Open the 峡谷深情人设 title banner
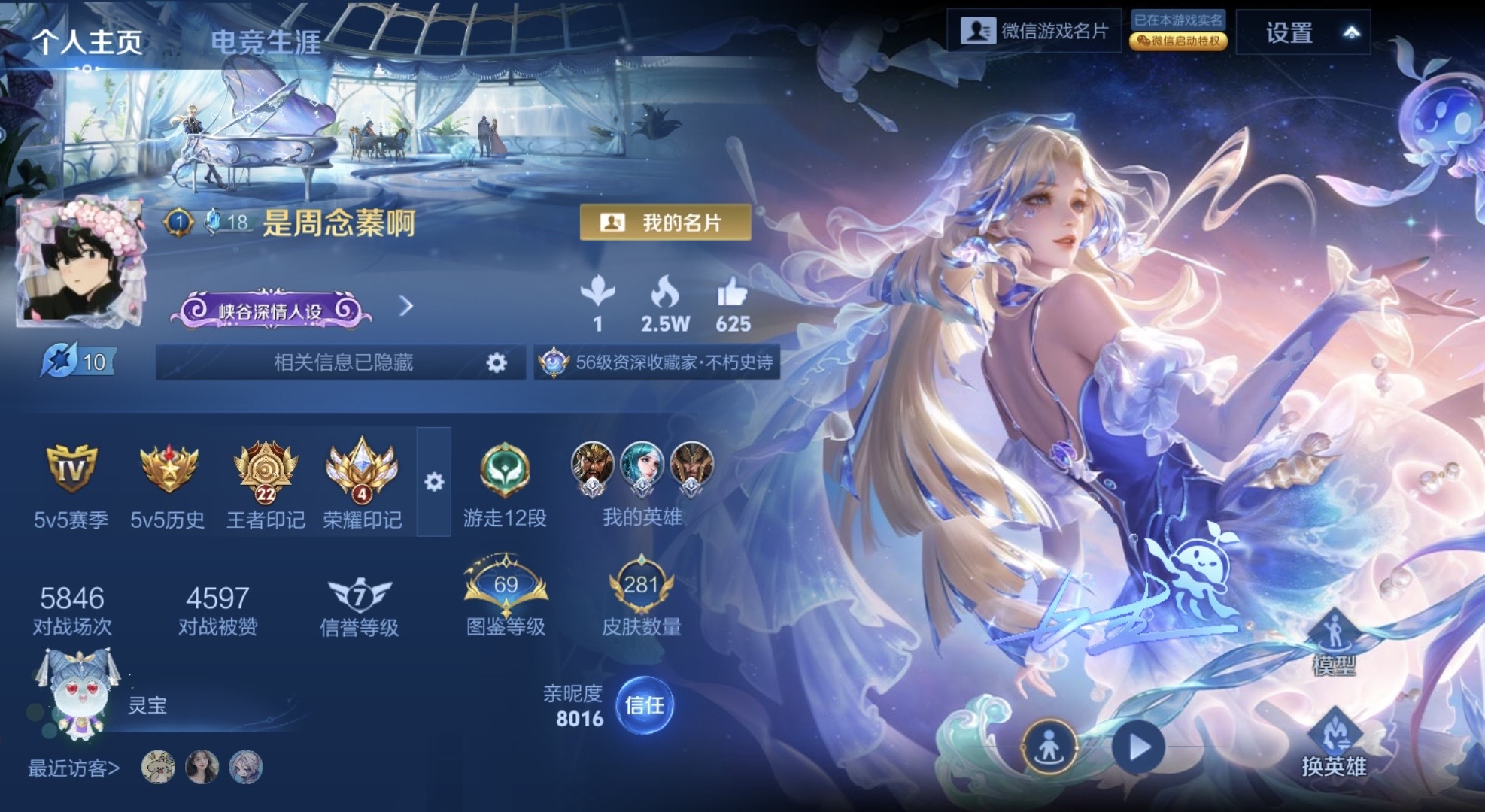This screenshot has width=1485, height=812. (271, 310)
